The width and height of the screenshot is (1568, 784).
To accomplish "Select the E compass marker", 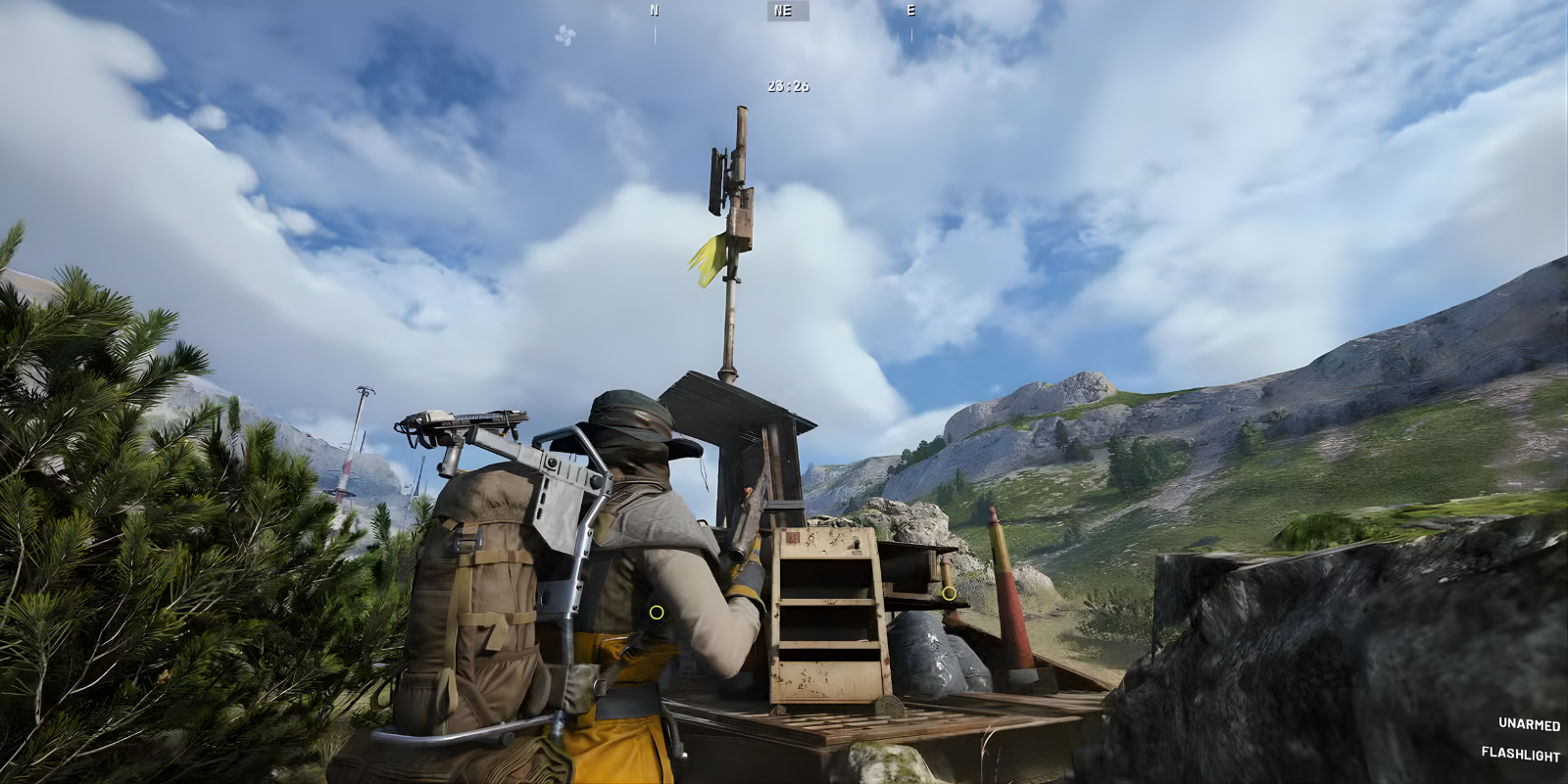I will (x=910, y=12).
